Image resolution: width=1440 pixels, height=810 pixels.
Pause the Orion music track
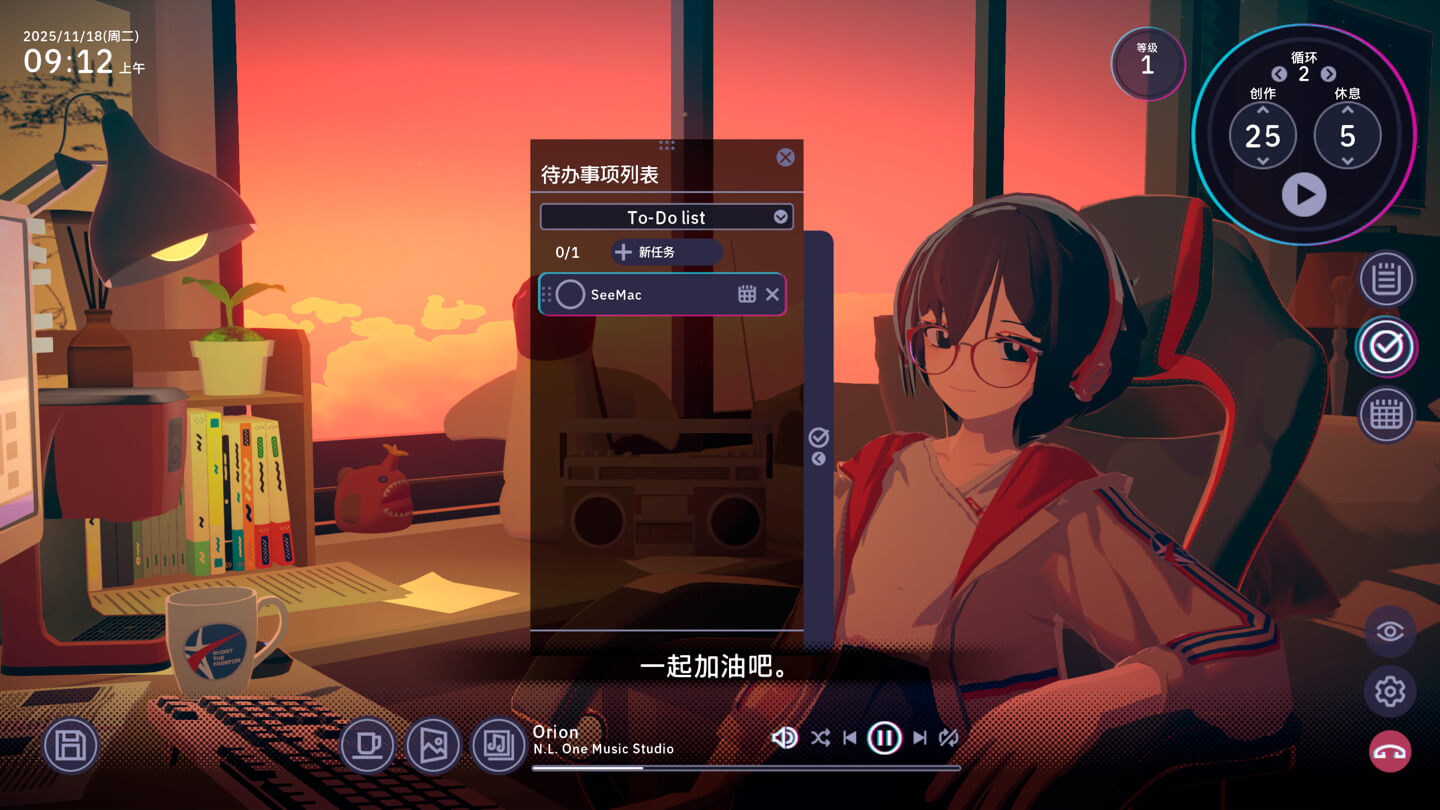point(884,738)
